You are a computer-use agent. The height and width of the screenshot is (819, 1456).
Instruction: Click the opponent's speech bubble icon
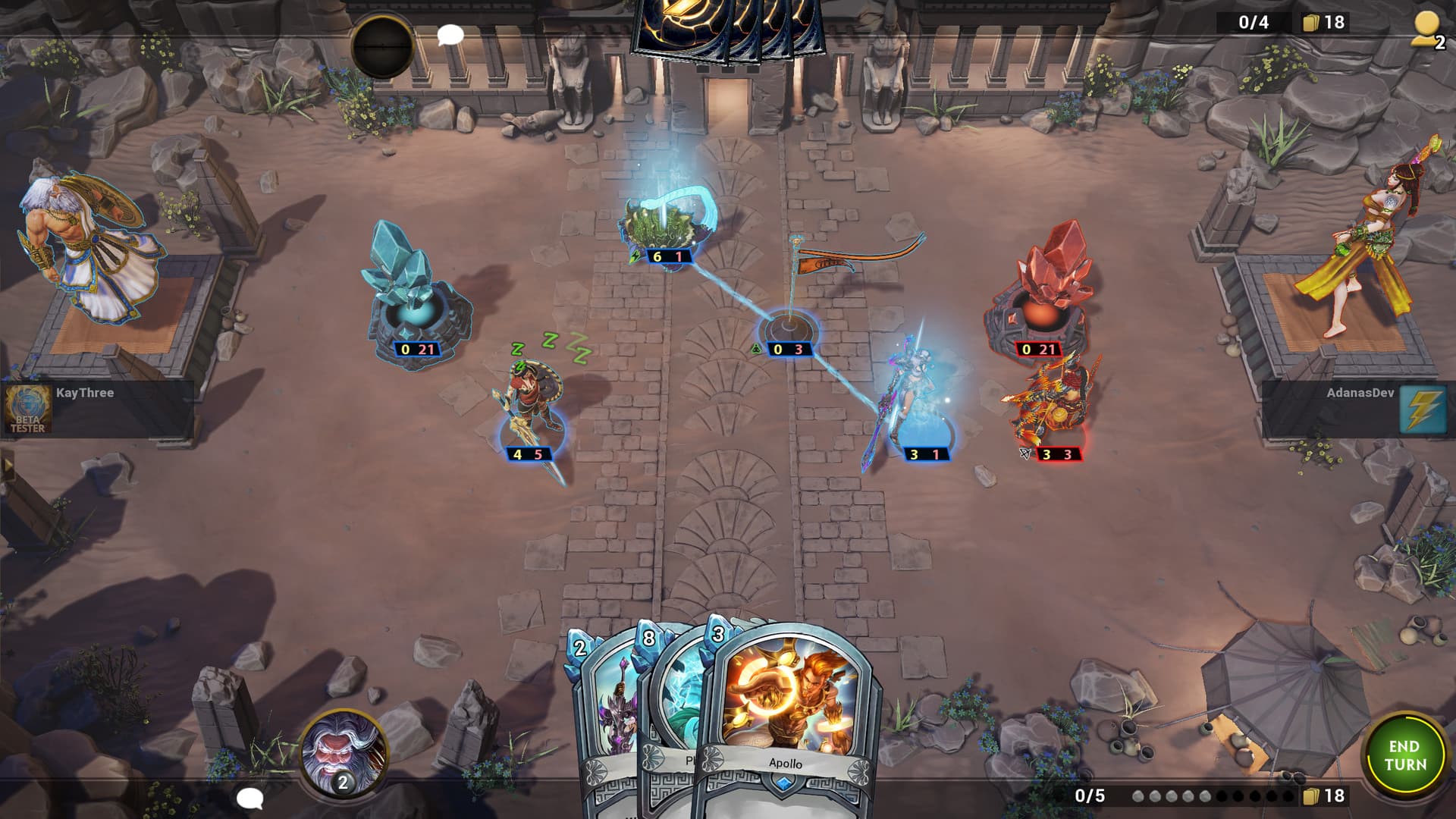click(450, 35)
